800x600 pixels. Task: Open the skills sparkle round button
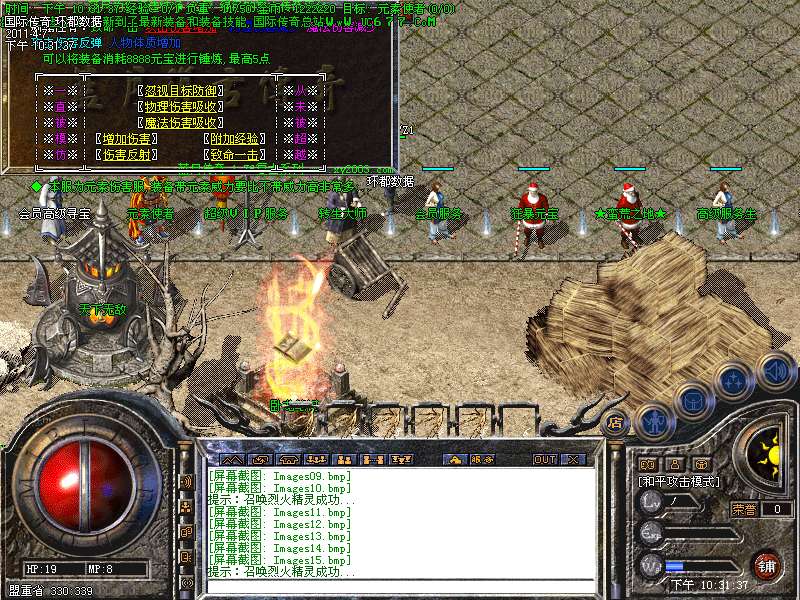(733, 381)
